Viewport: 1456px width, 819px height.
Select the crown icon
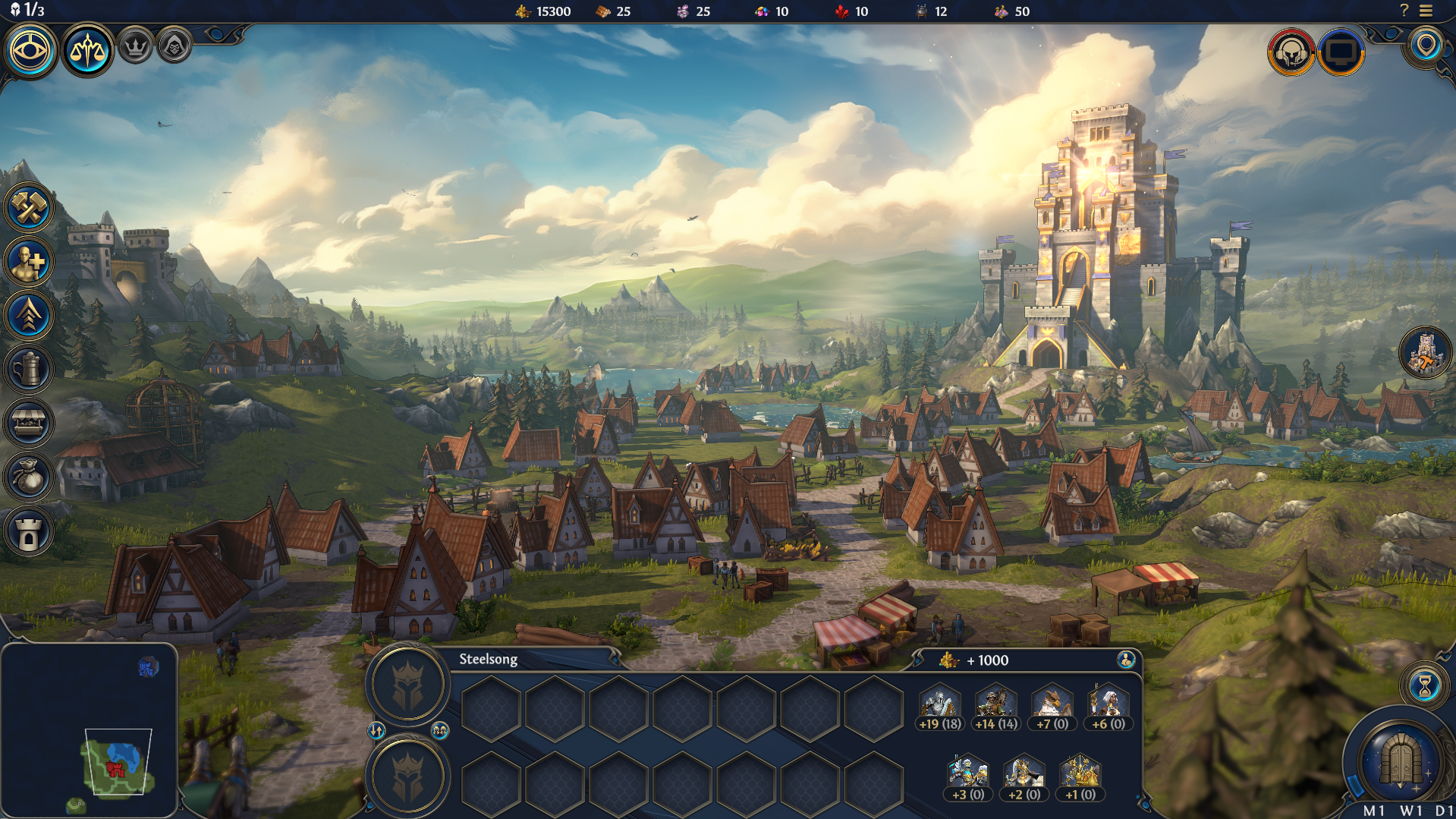click(x=136, y=47)
